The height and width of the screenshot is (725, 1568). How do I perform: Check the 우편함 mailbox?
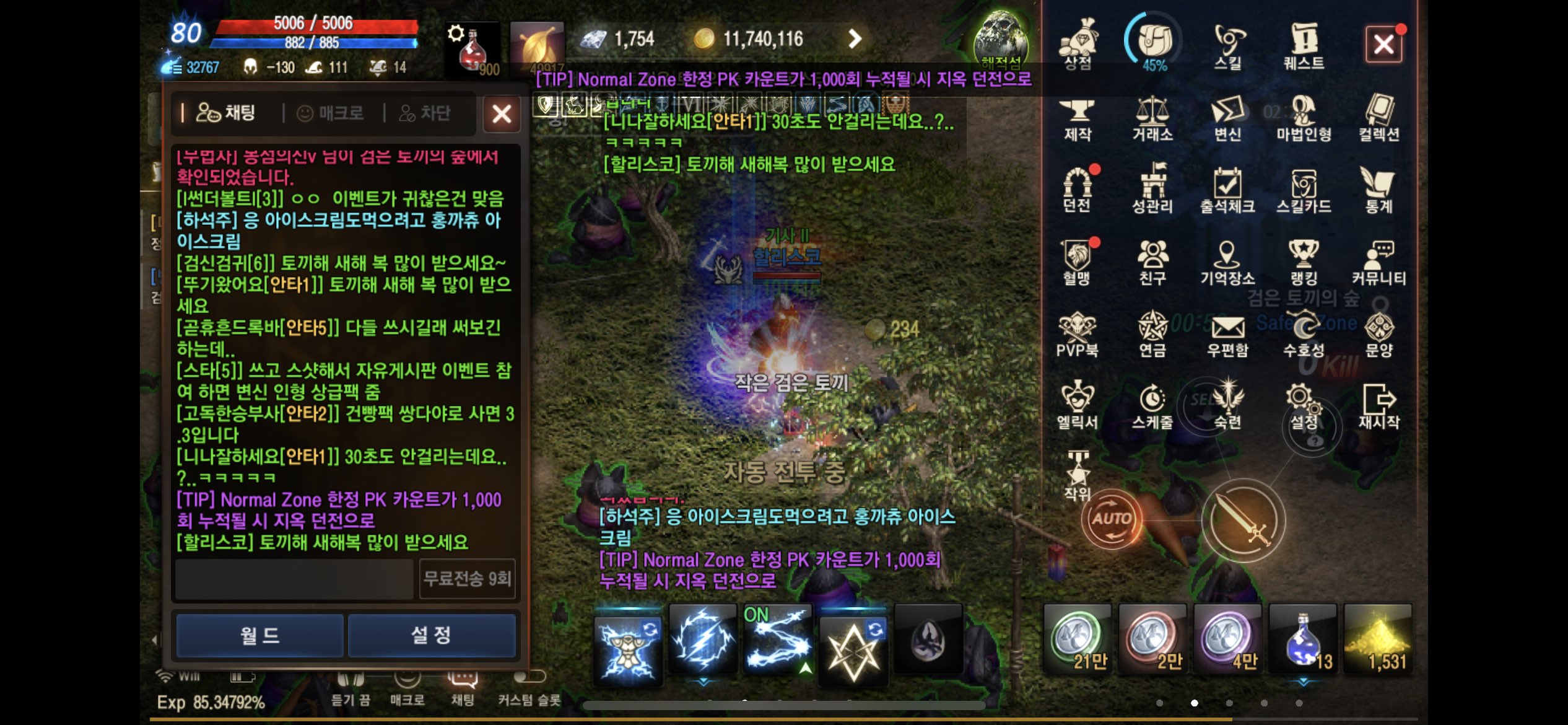[1227, 335]
